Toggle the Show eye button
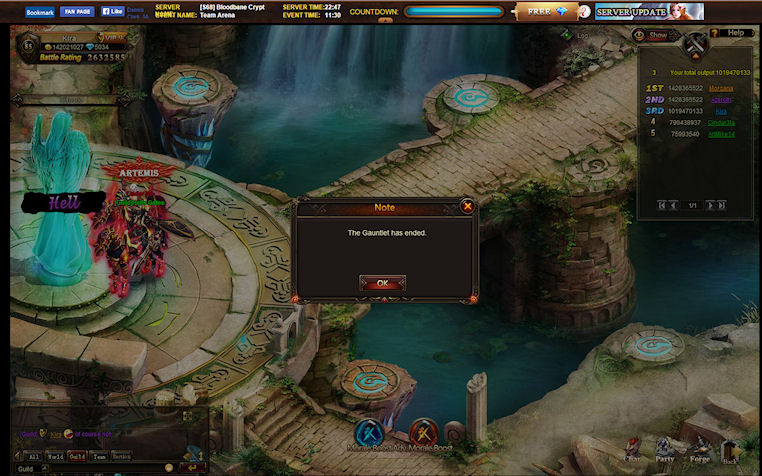 point(652,34)
